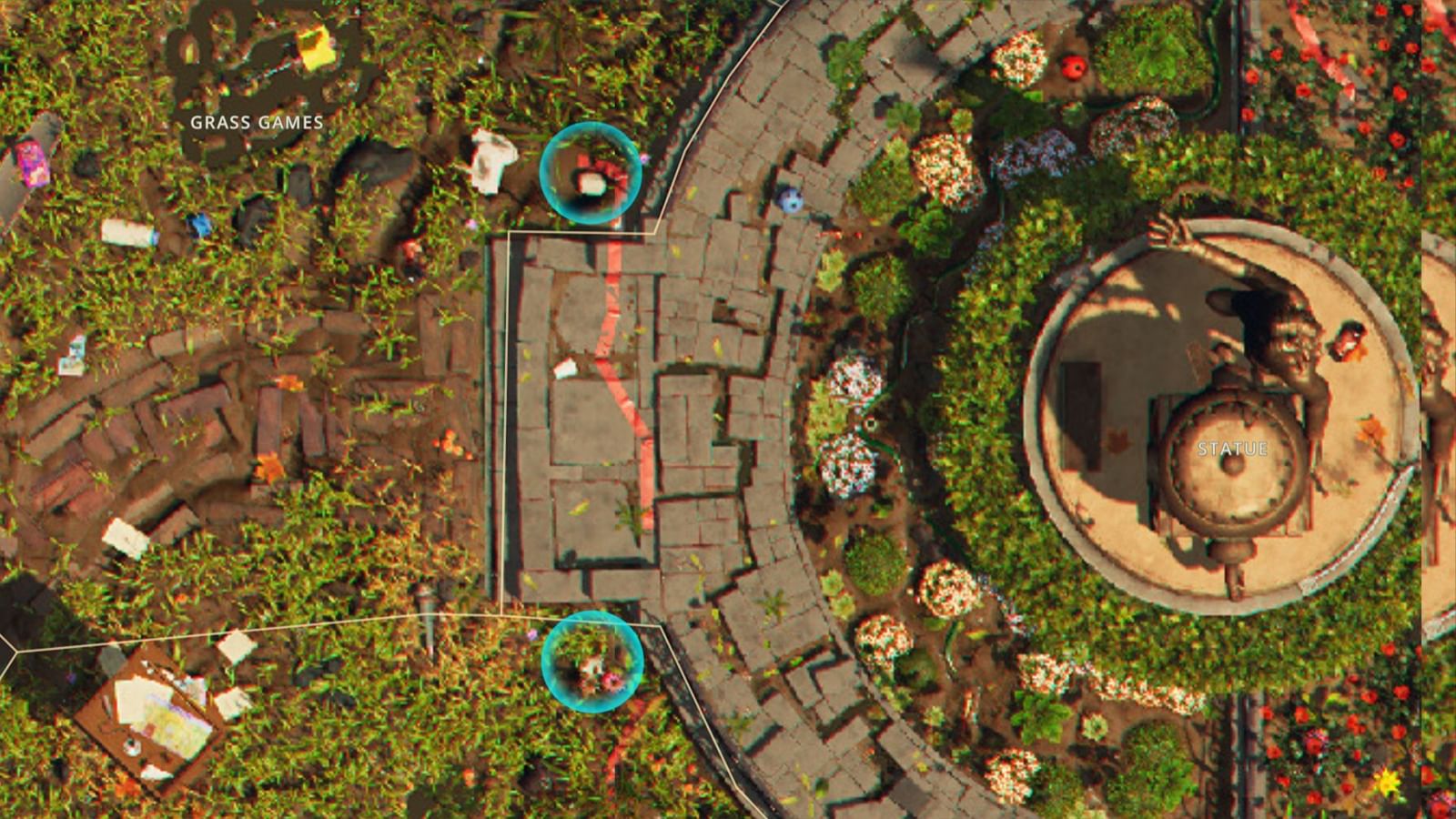Image resolution: width=1456 pixels, height=819 pixels.
Task: Click the GRASS GAMES area label
Action: click(x=256, y=120)
